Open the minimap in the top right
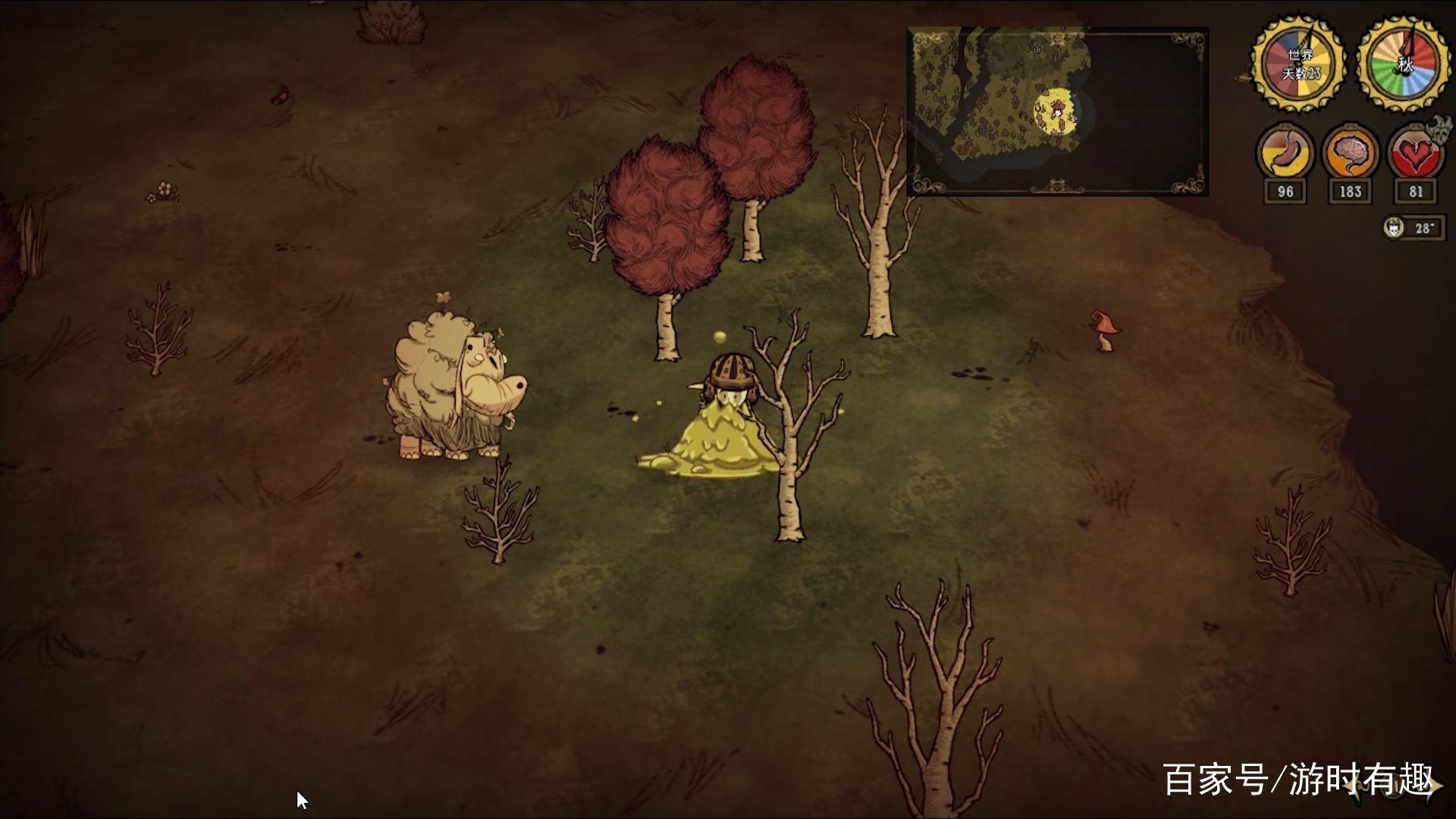The height and width of the screenshot is (819, 1456). 1057,112
